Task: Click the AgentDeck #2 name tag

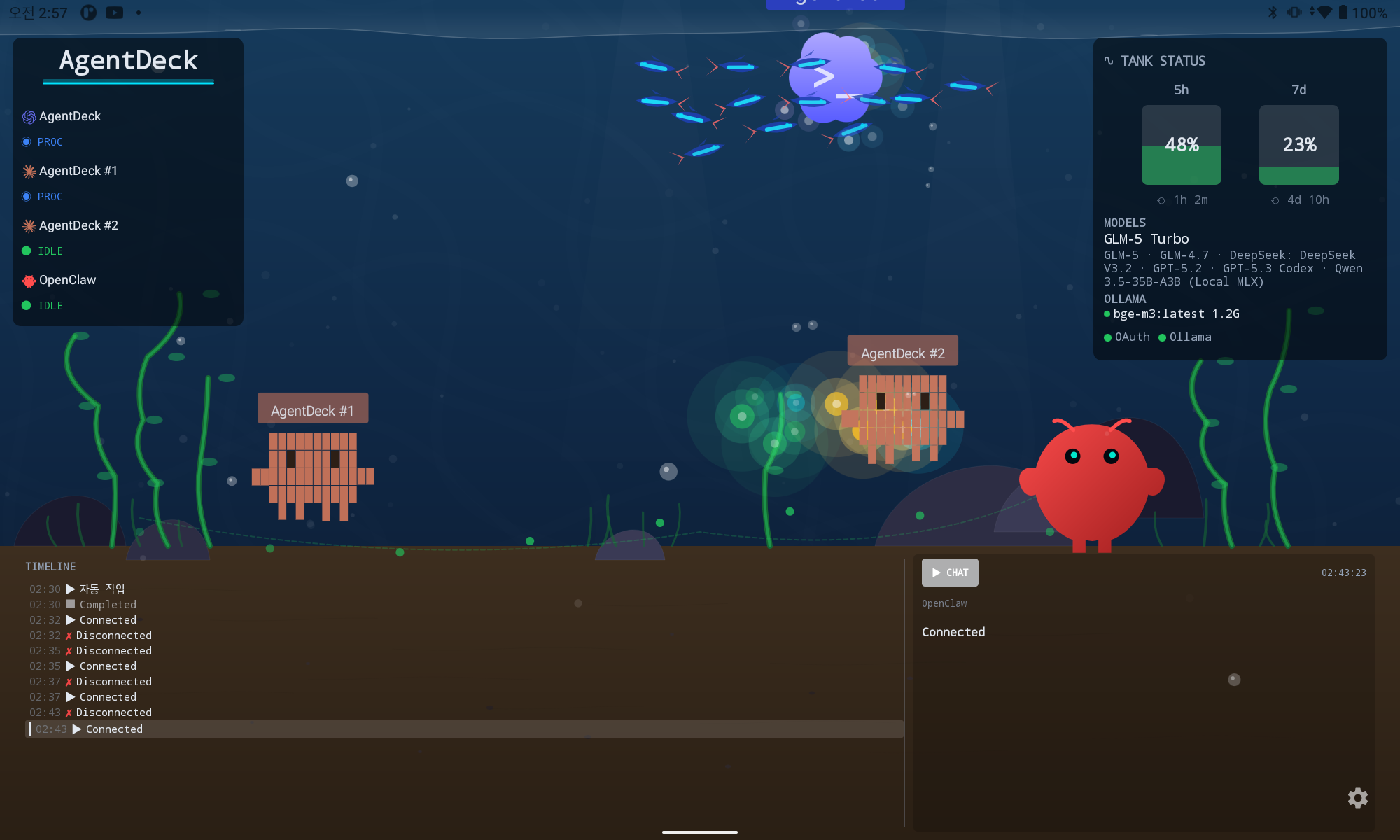Action: (902, 350)
